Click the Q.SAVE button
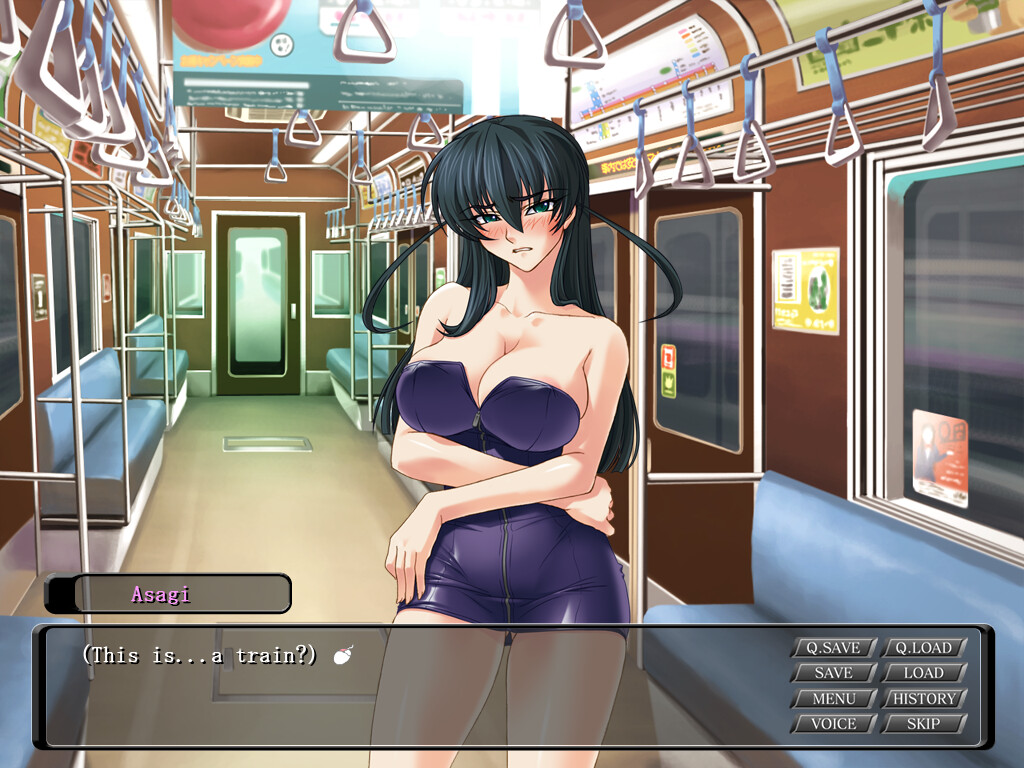This screenshot has height=768, width=1024. (x=833, y=648)
